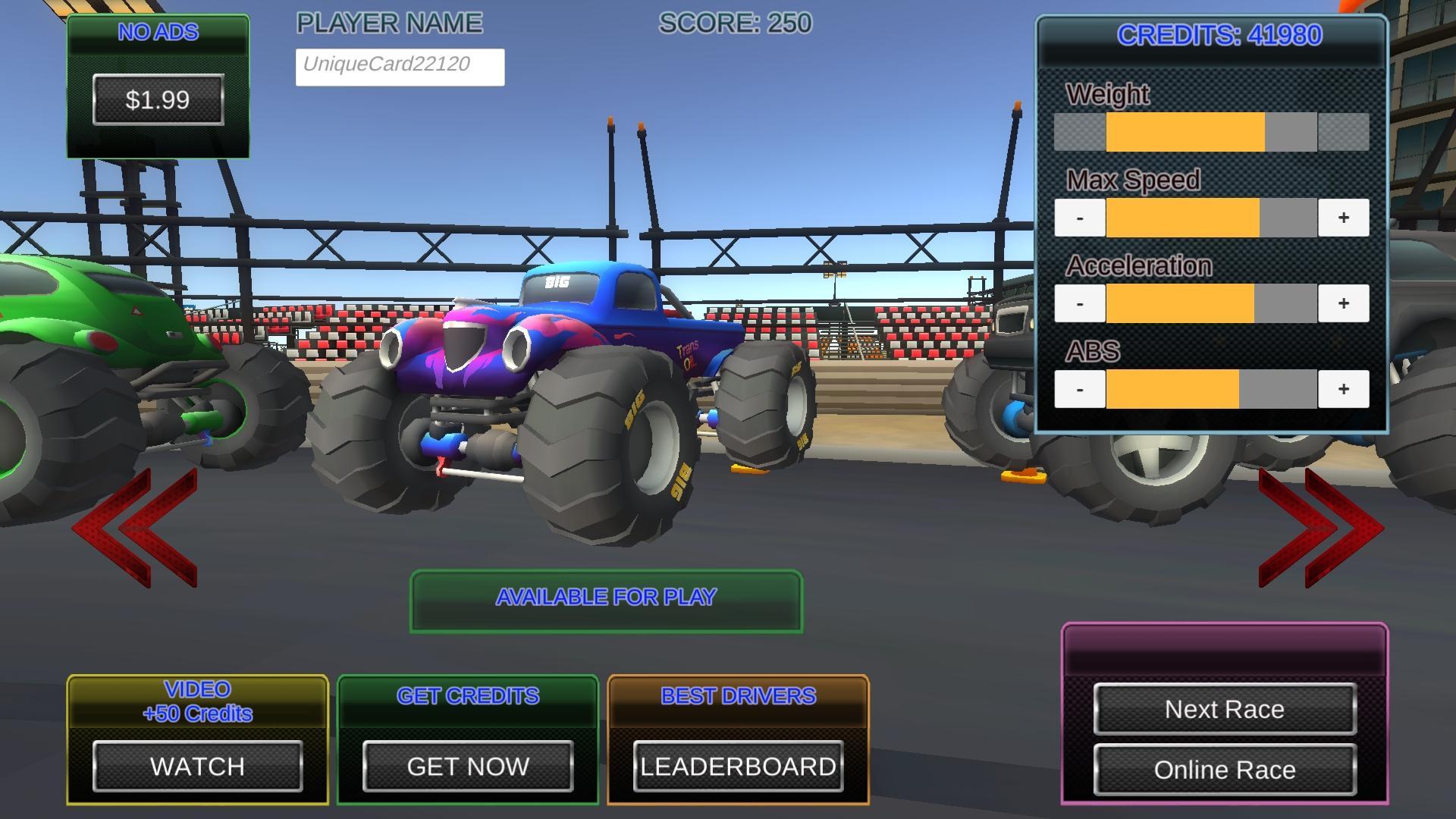Buy No Ads for $1.99
1456x819 pixels.
click(x=158, y=99)
